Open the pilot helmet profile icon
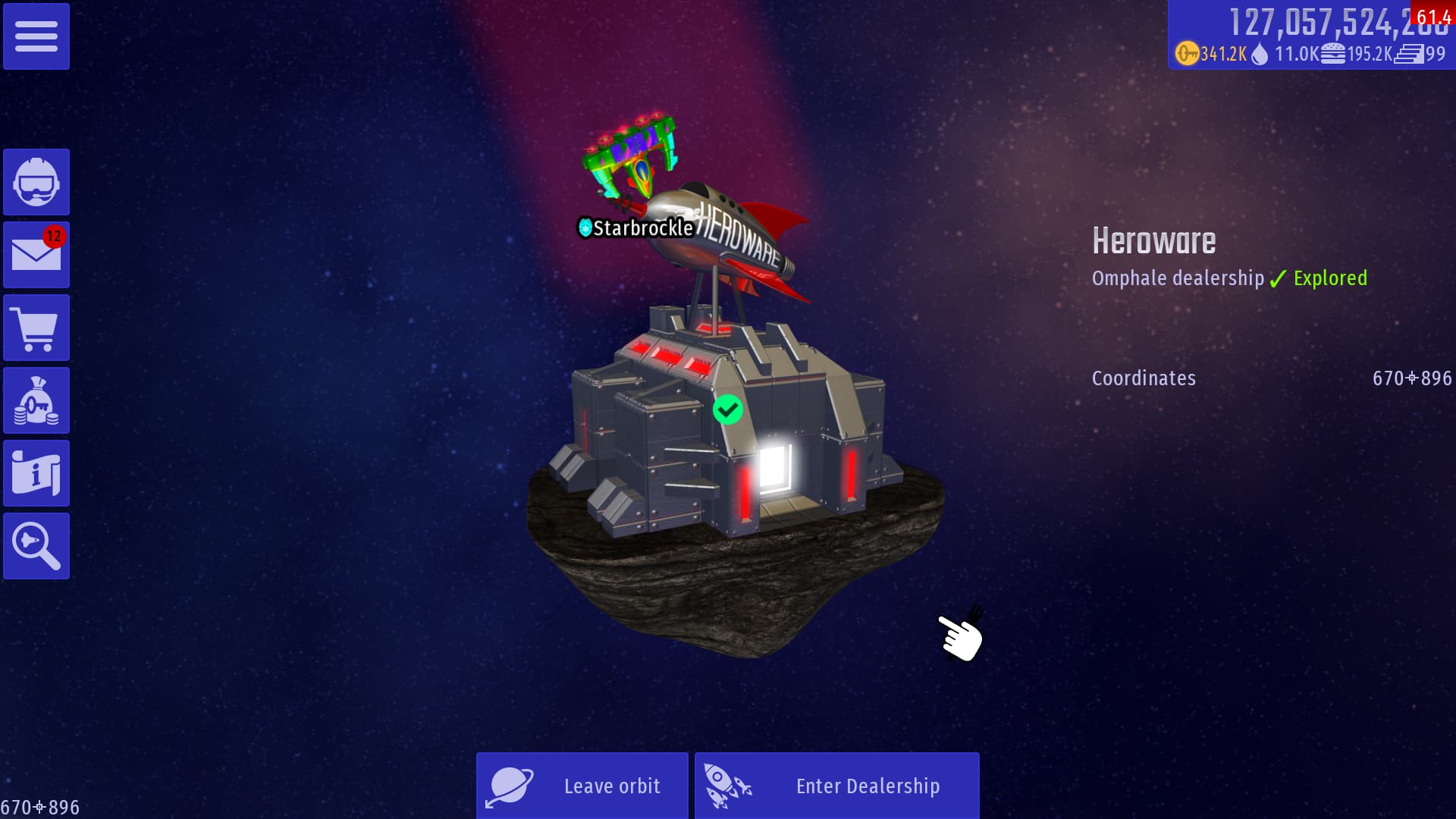 [x=36, y=182]
